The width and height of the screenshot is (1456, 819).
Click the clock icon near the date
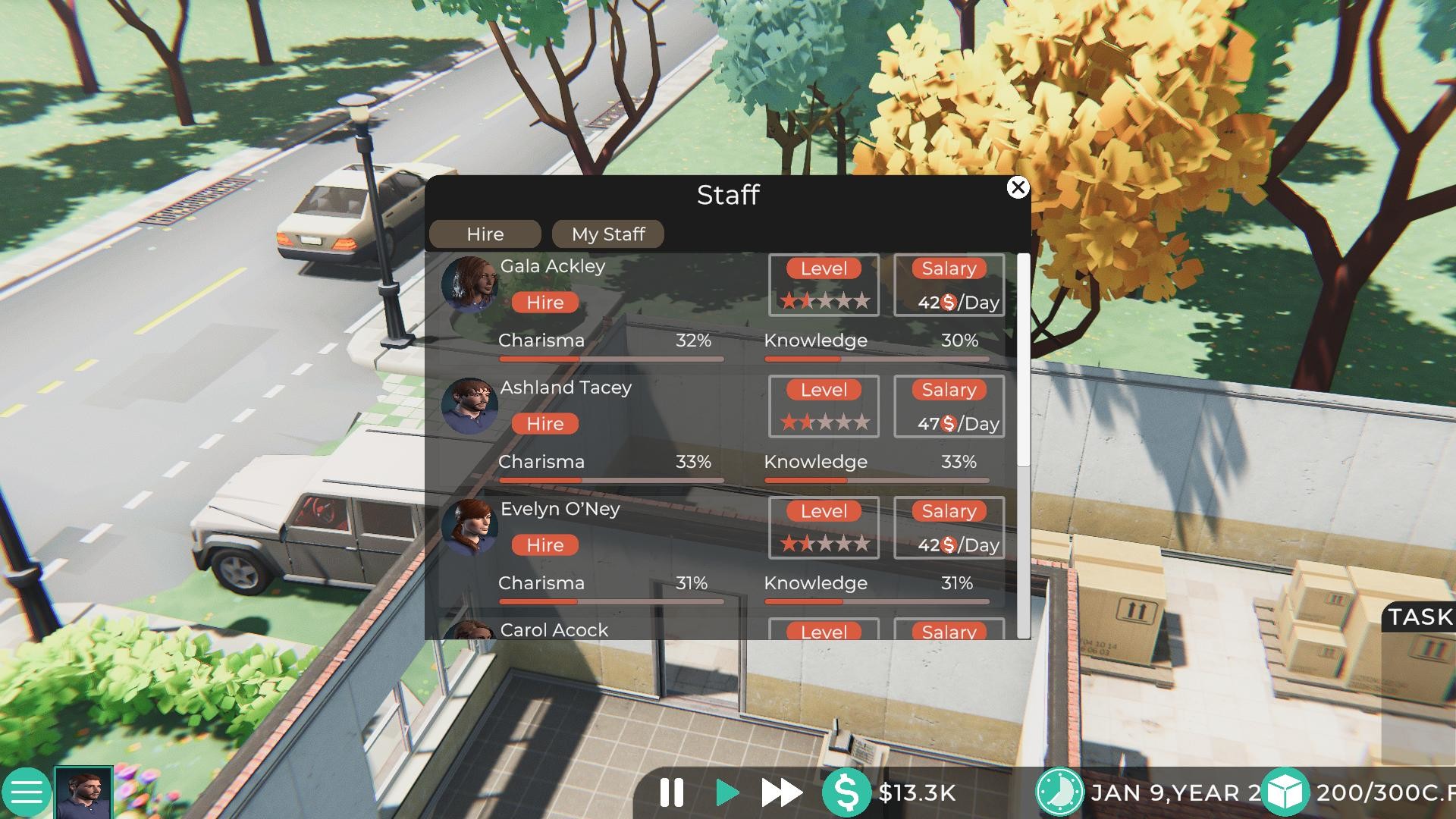pyautogui.click(x=1062, y=792)
